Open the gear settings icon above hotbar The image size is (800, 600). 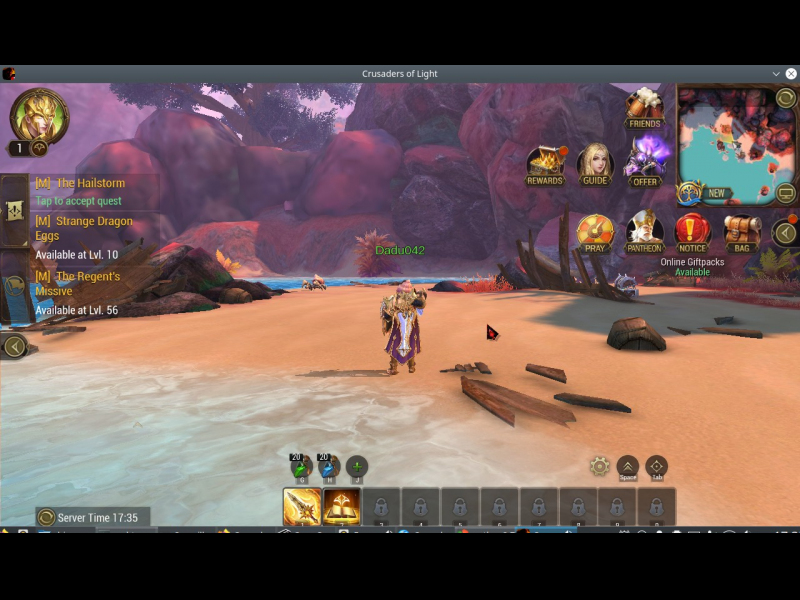(599, 466)
